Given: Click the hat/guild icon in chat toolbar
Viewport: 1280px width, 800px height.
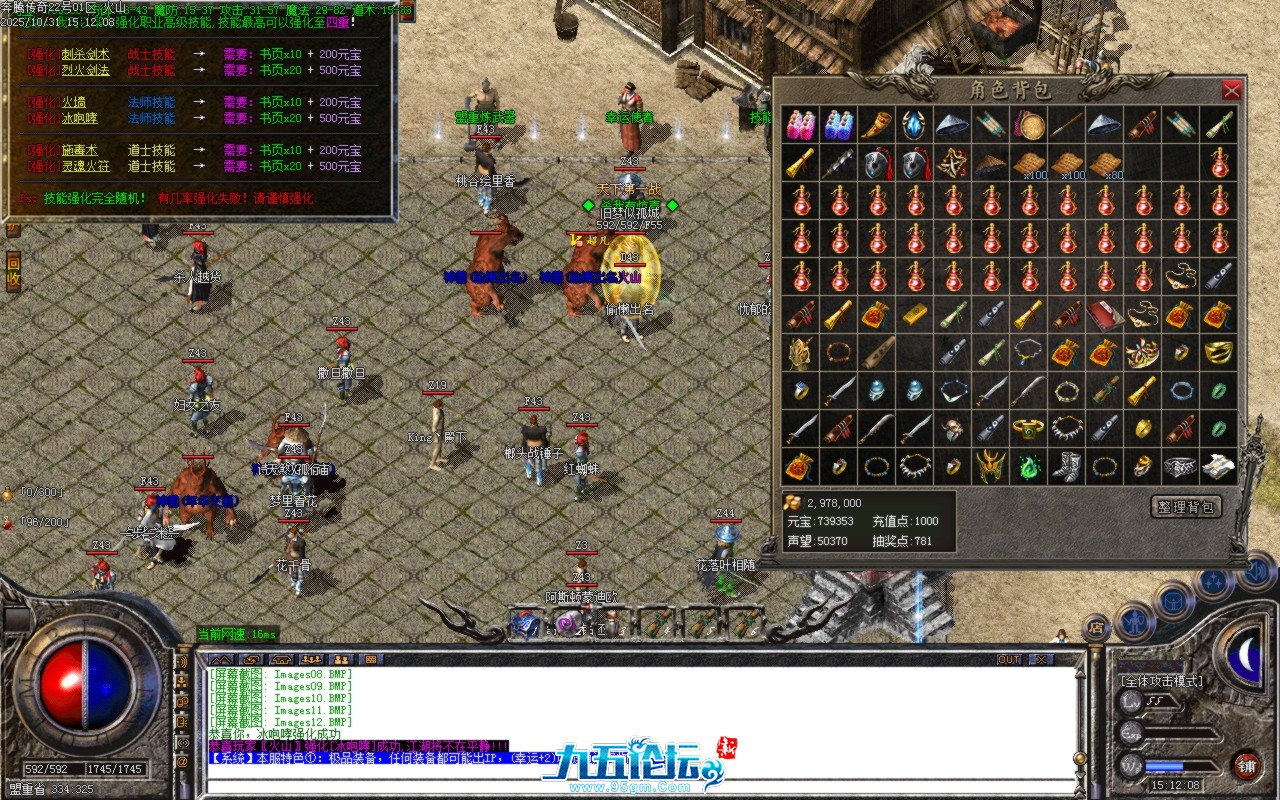Looking at the screenshot, I should pyautogui.click(x=281, y=657).
